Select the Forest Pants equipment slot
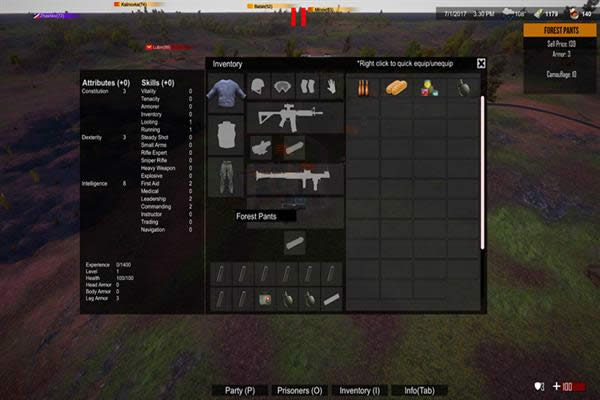This screenshot has height=400, width=600. coord(225,176)
